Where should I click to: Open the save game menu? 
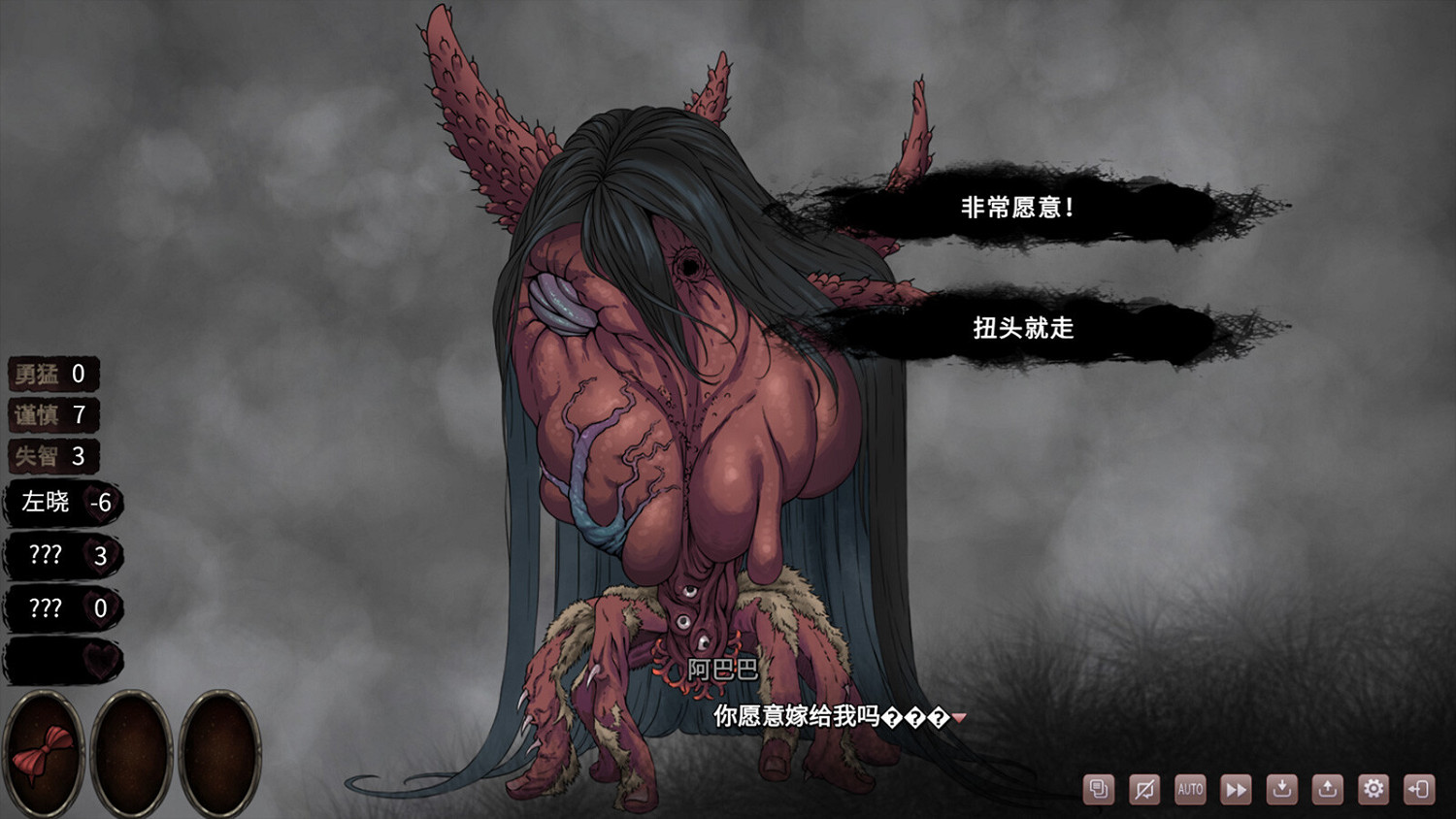coord(1281,789)
